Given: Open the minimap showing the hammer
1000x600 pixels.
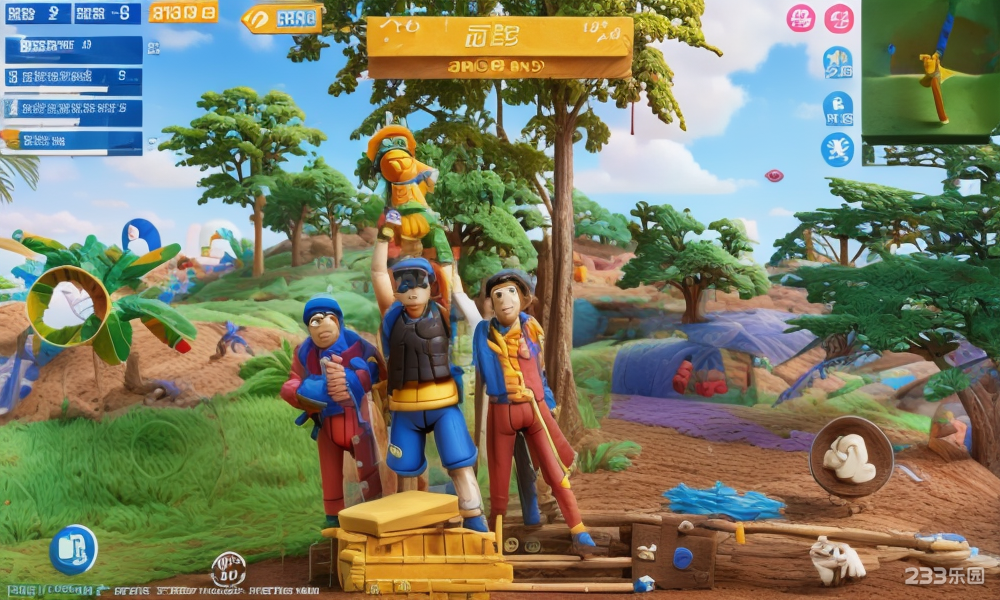Looking at the screenshot, I should point(930,72).
